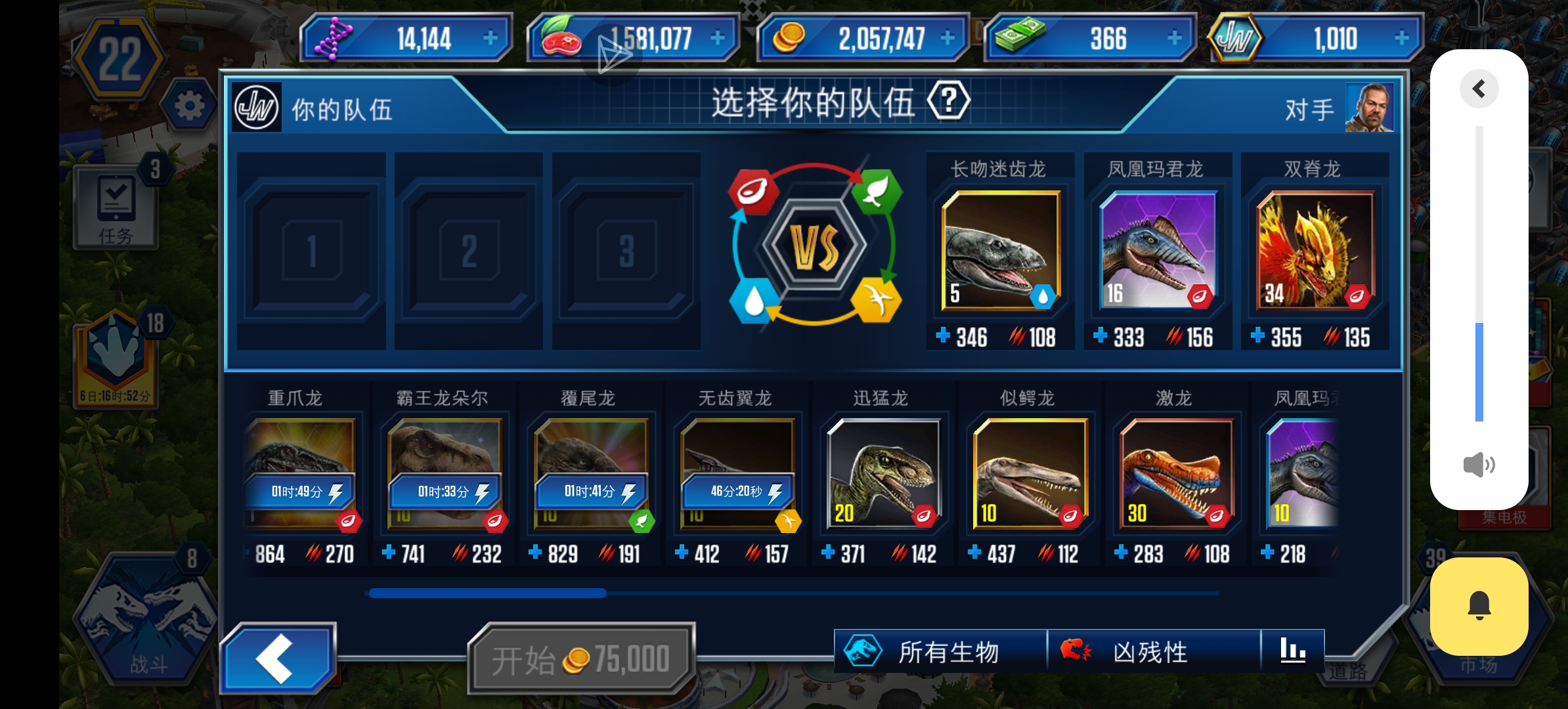Screen dimensions: 1568x709
Task: Click the bar chart statistics icon
Action: pos(1292,651)
